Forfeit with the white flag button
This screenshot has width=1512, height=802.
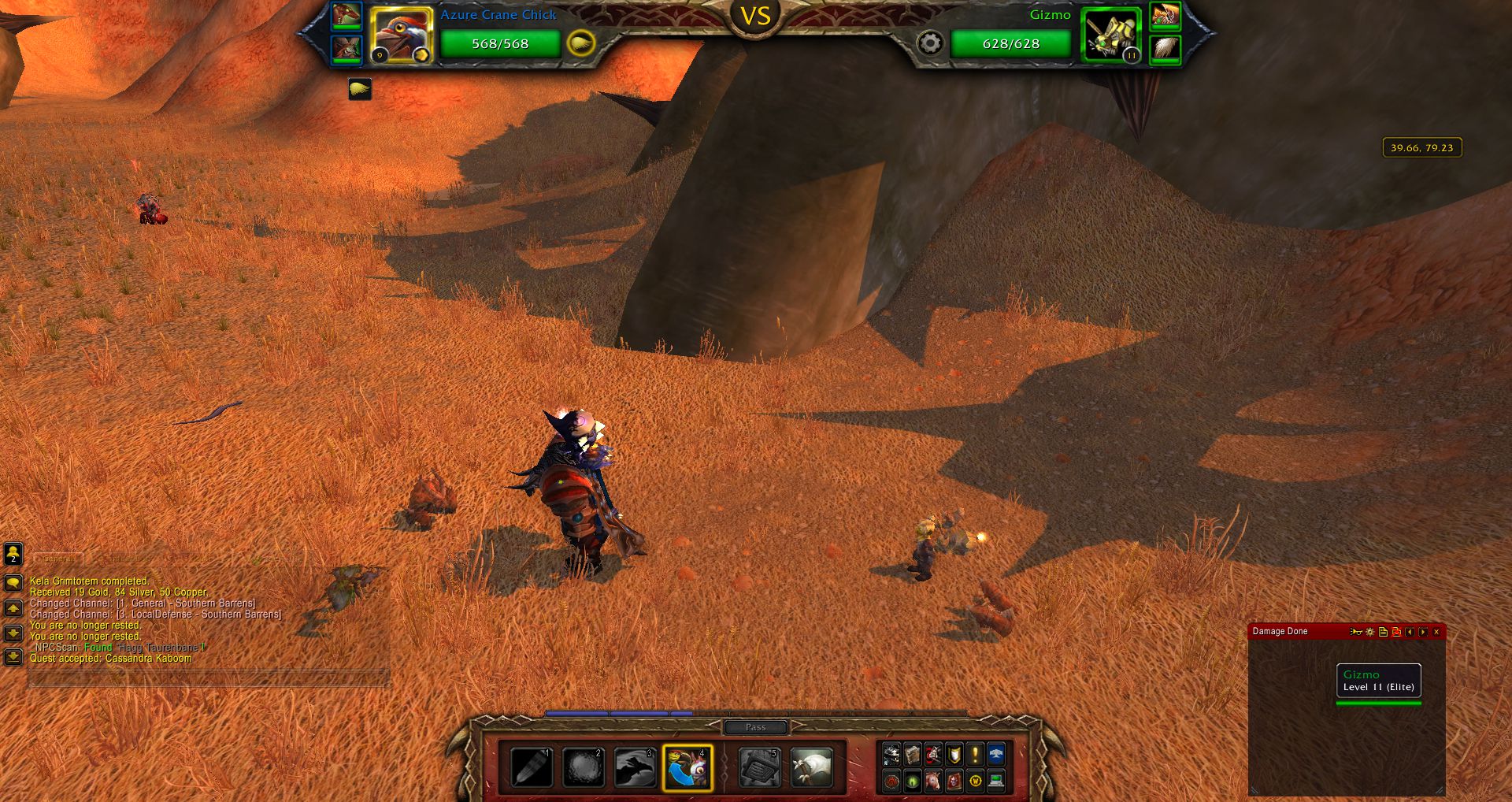tap(811, 767)
